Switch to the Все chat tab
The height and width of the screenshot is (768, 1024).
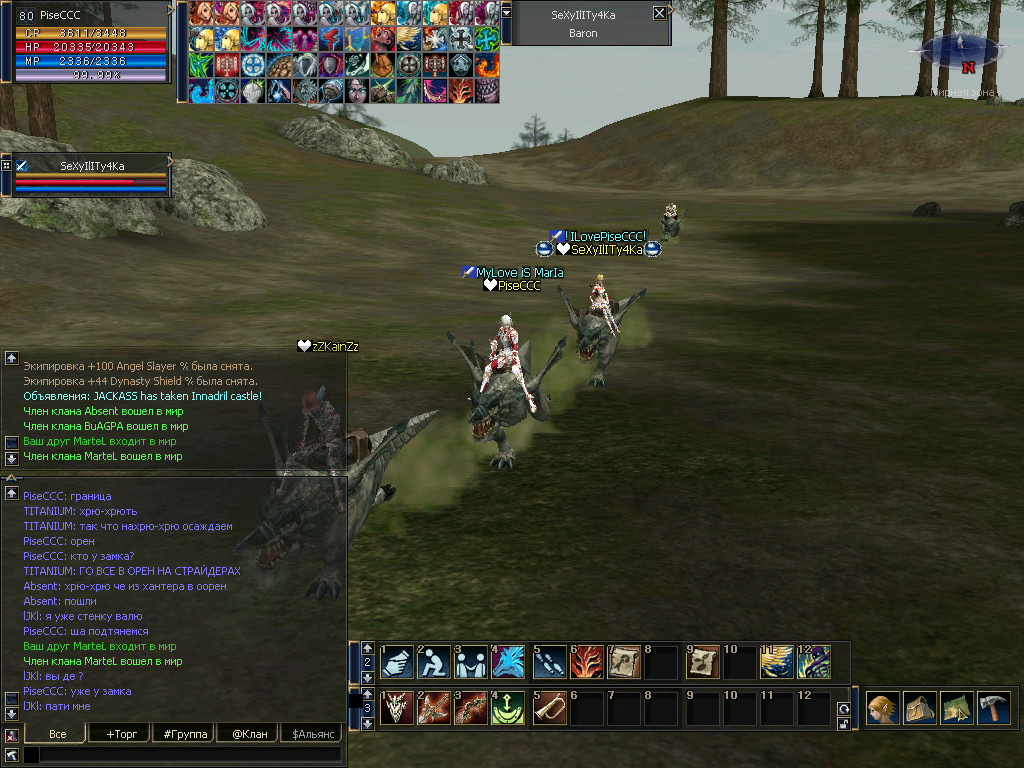pyautogui.click(x=57, y=734)
